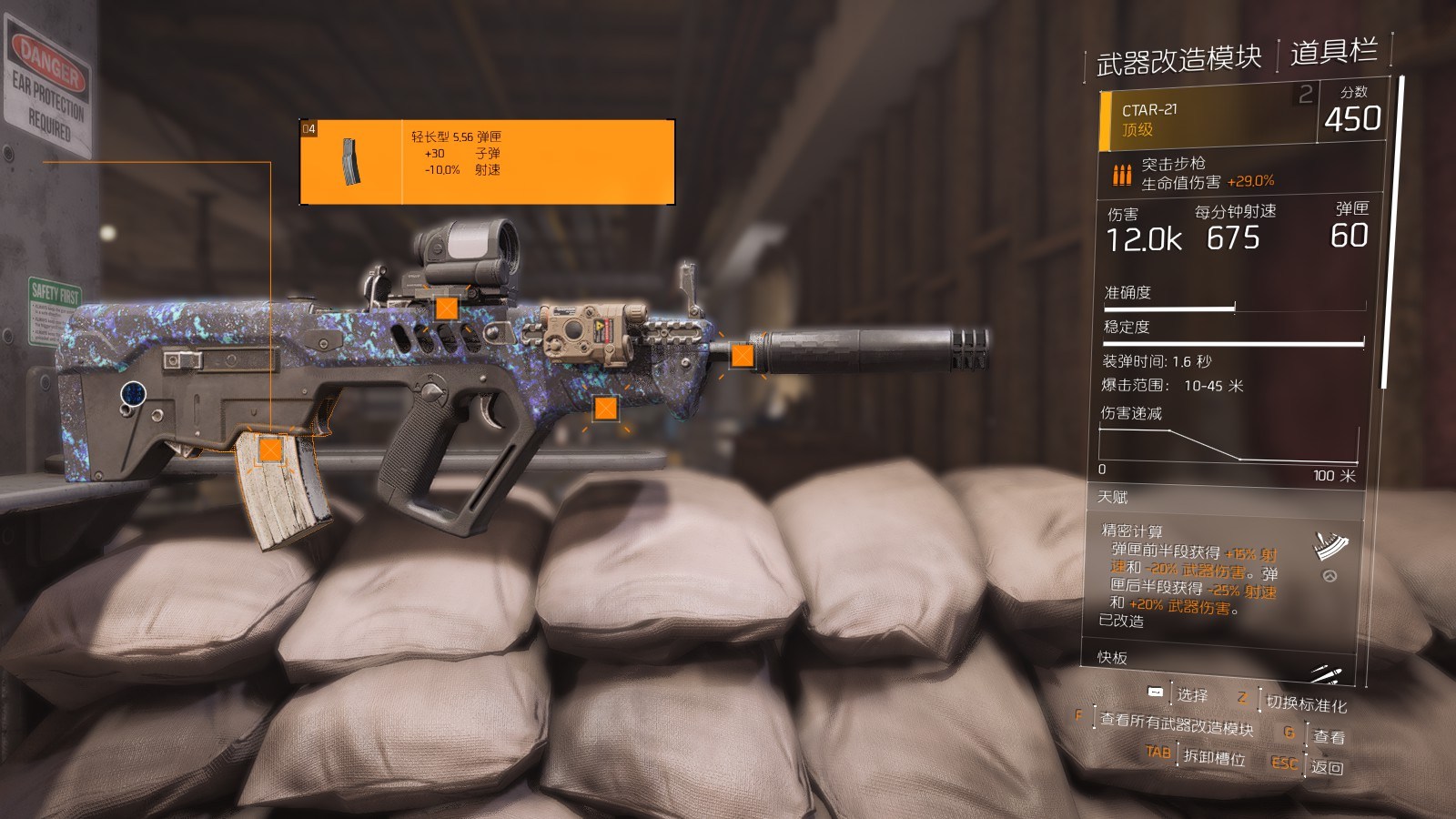The height and width of the screenshot is (819, 1456).
Task: Open 查看所有武器改造模块 list
Action: point(1176,723)
